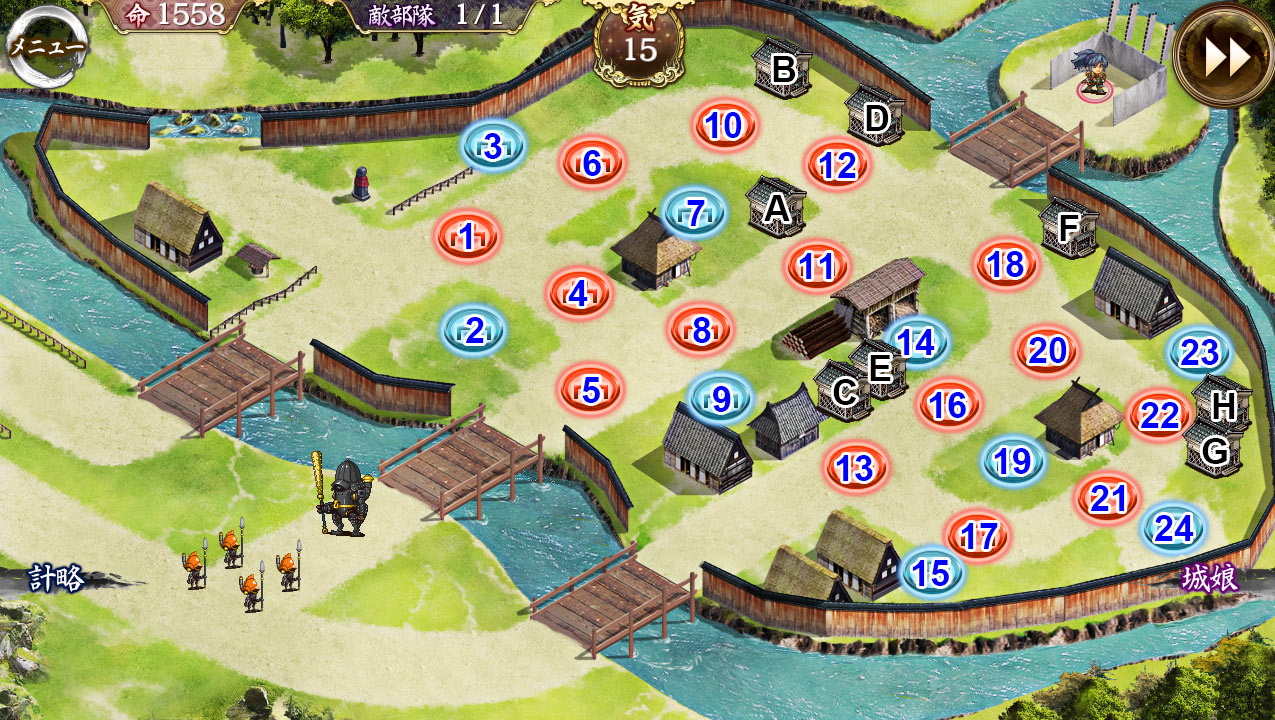Select blue placement slot 7
Screen dimensions: 1275x720
(697, 212)
